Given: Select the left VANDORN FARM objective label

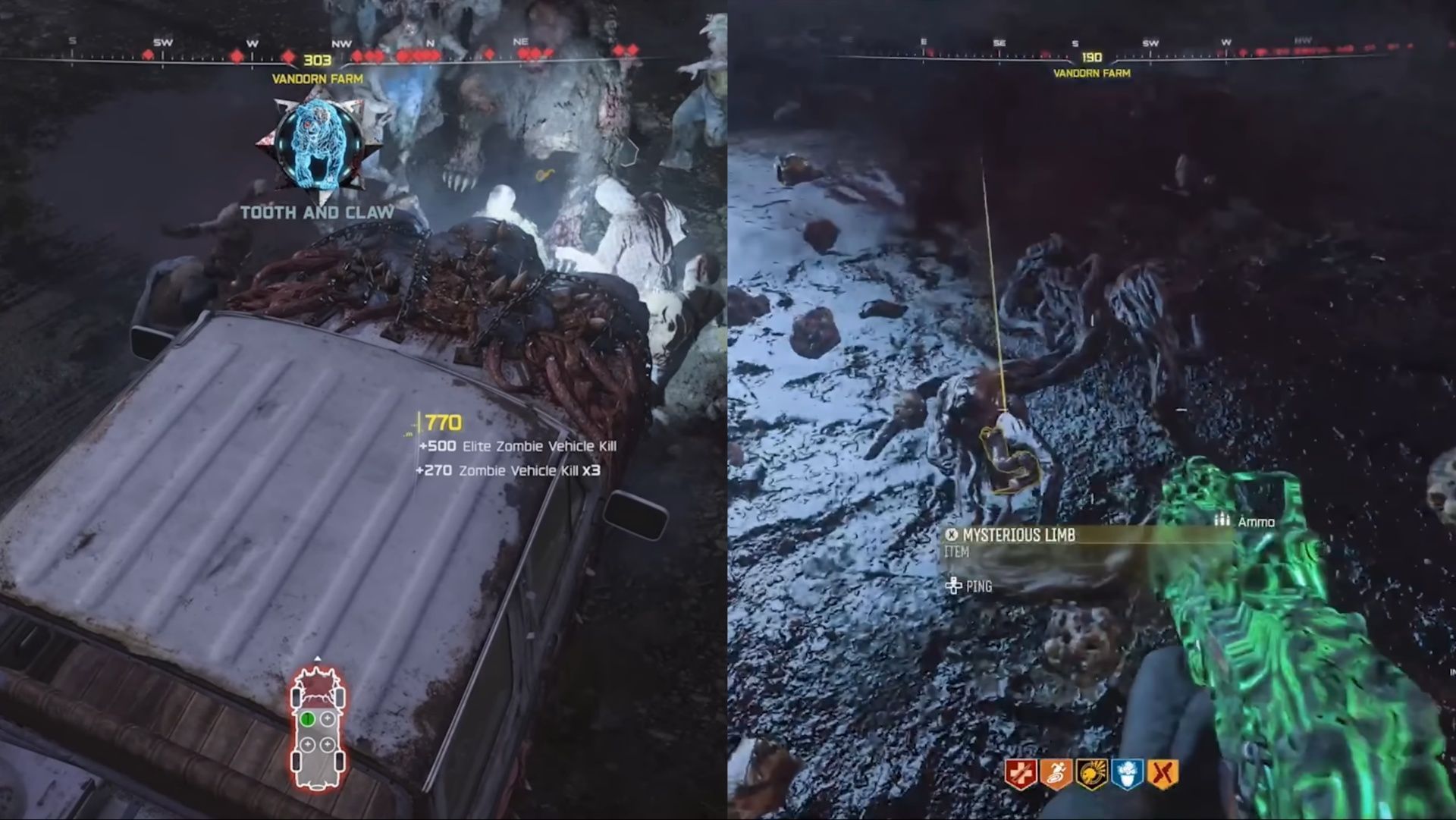Looking at the screenshot, I should 317,77.
